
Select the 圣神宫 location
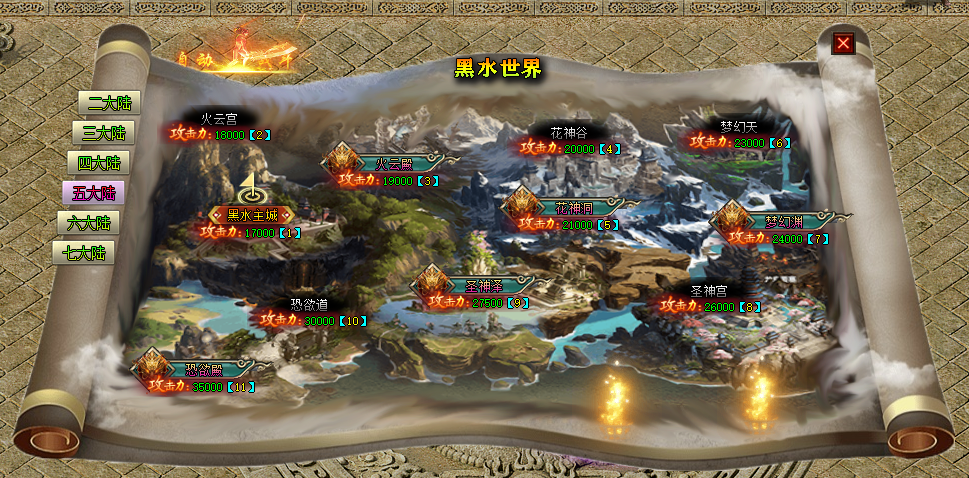[709, 290]
